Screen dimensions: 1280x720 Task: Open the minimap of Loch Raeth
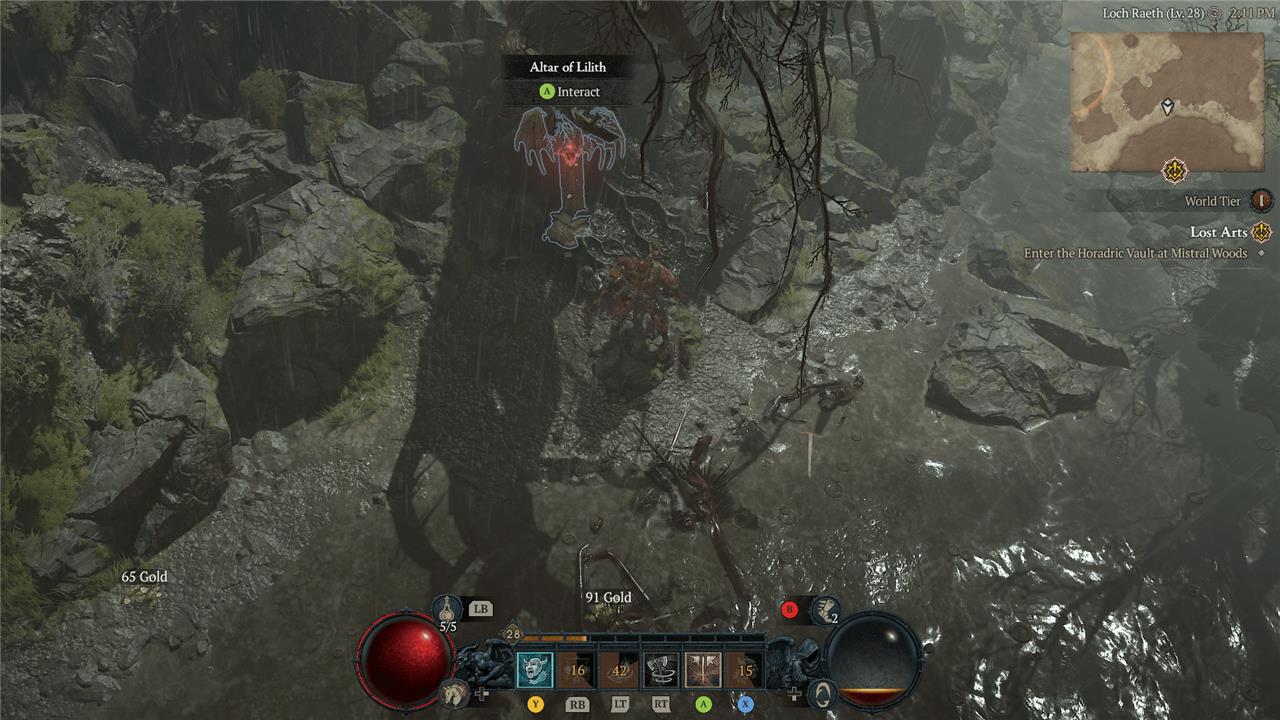1167,102
